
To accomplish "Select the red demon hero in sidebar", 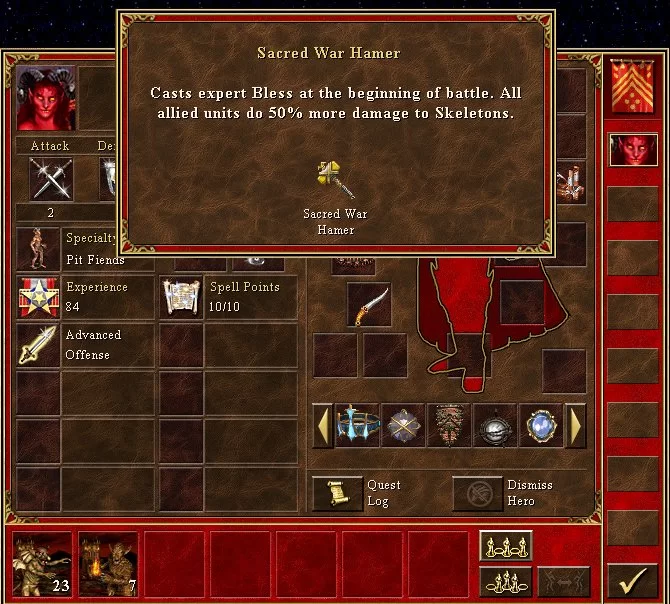I will pyautogui.click(x=633, y=150).
